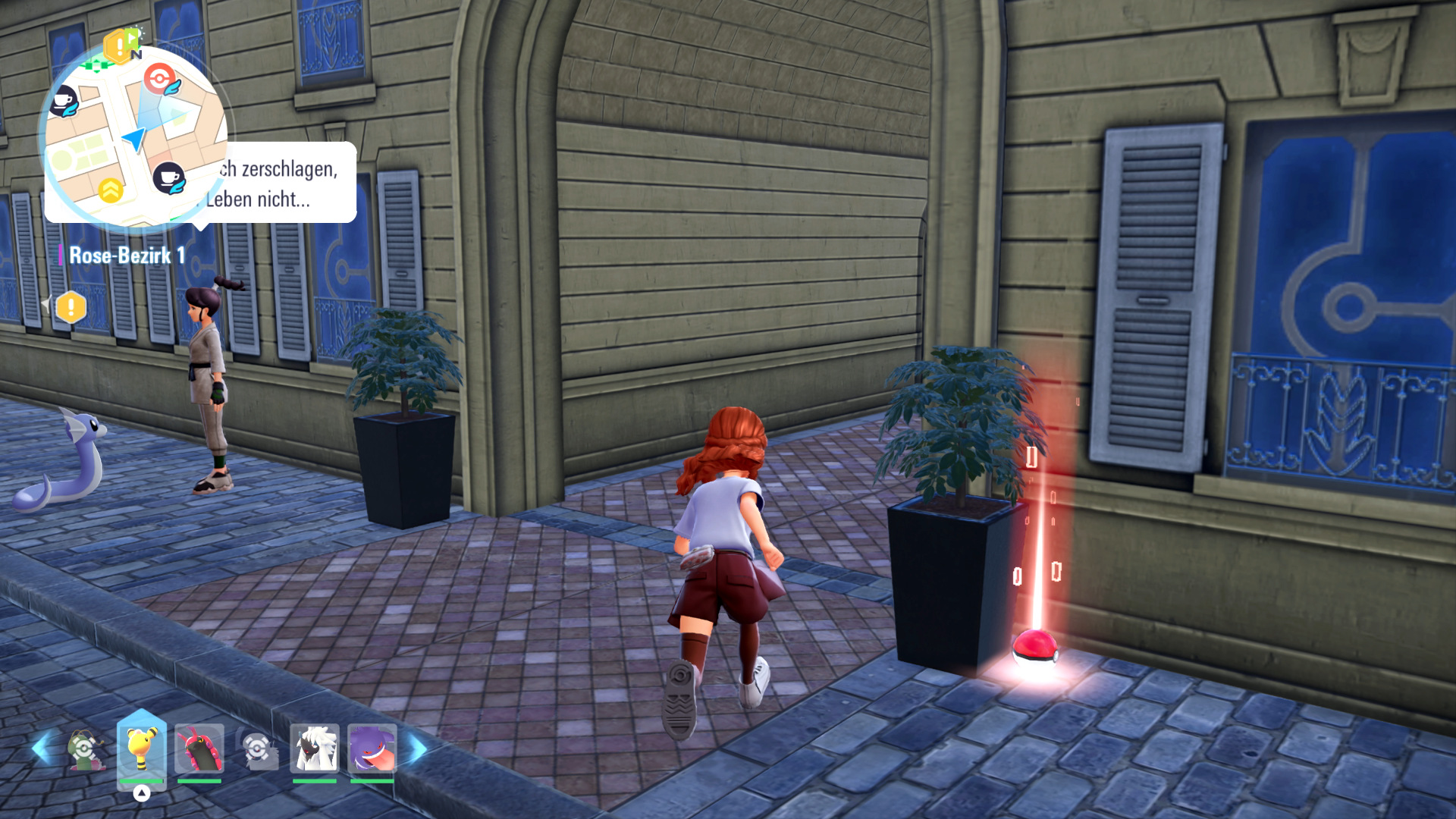Pick the white-furred Absol party slot
The height and width of the screenshot is (819, 1456).
(x=315, y=749)
